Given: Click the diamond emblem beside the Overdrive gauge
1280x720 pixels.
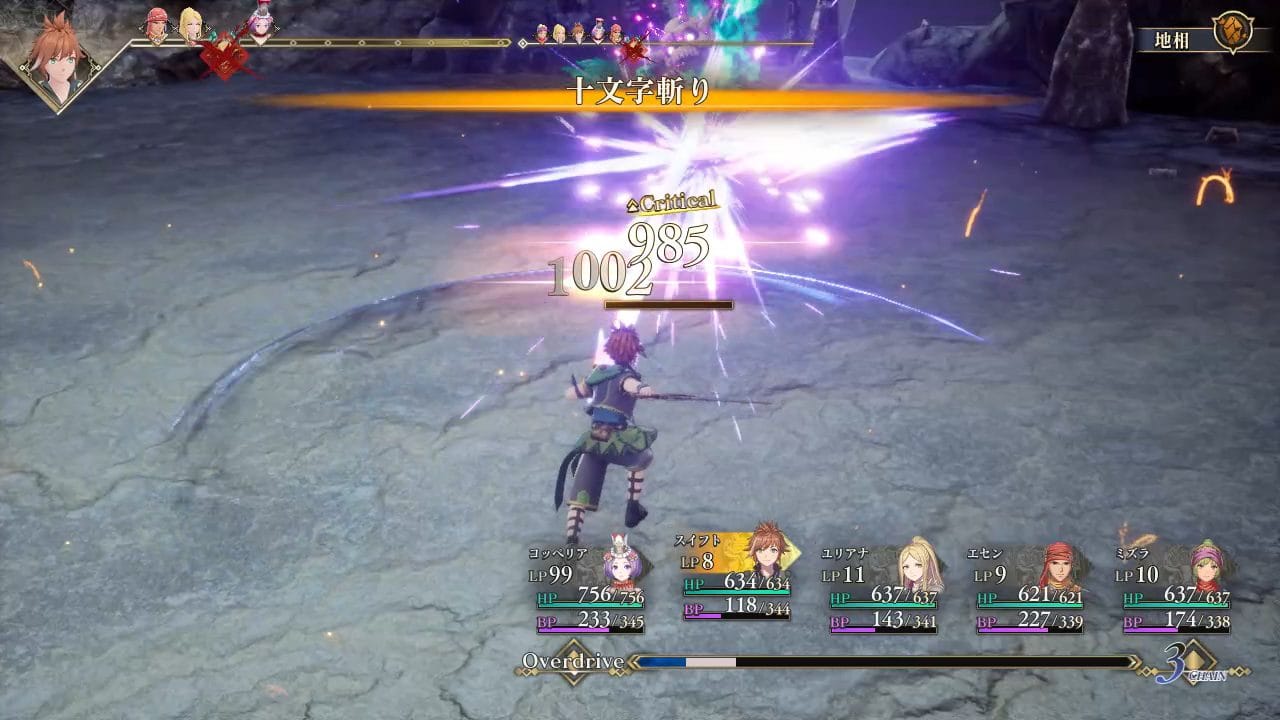Looking at the screenshot, I should click(x=573, y=662).
